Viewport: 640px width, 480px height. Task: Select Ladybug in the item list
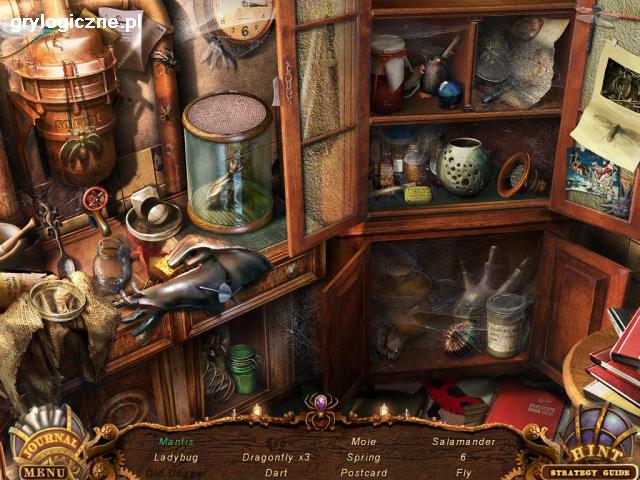point(175,456)
